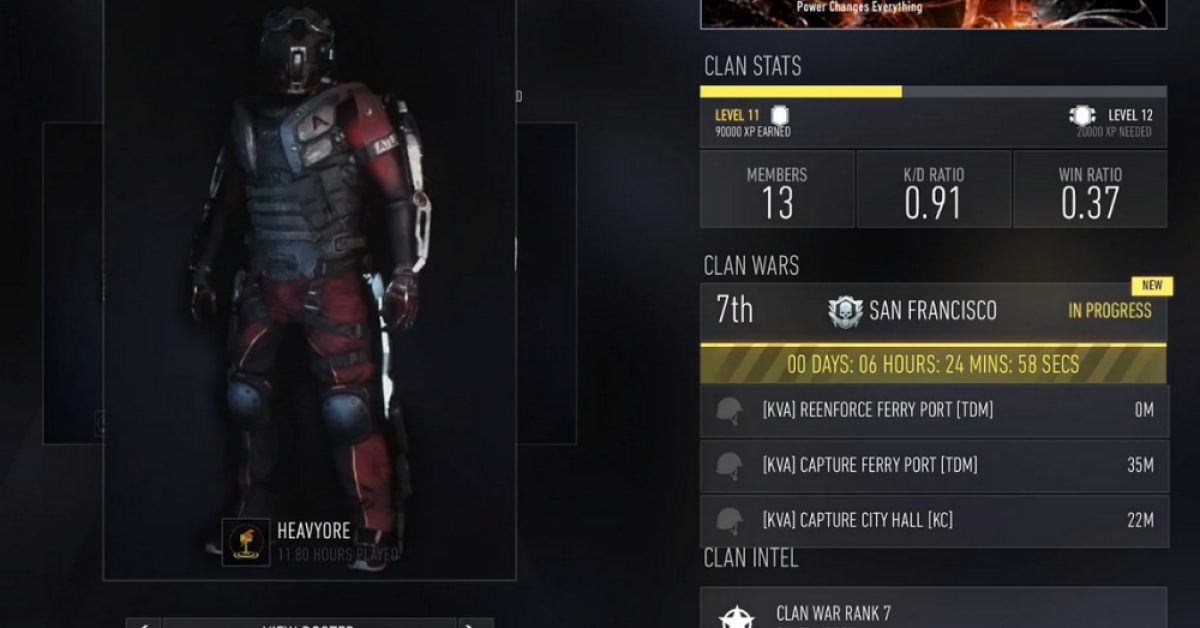1200x628 pixels.
Task: Select the Reenforce Ferry Port mission row
Action: point(933,410)
